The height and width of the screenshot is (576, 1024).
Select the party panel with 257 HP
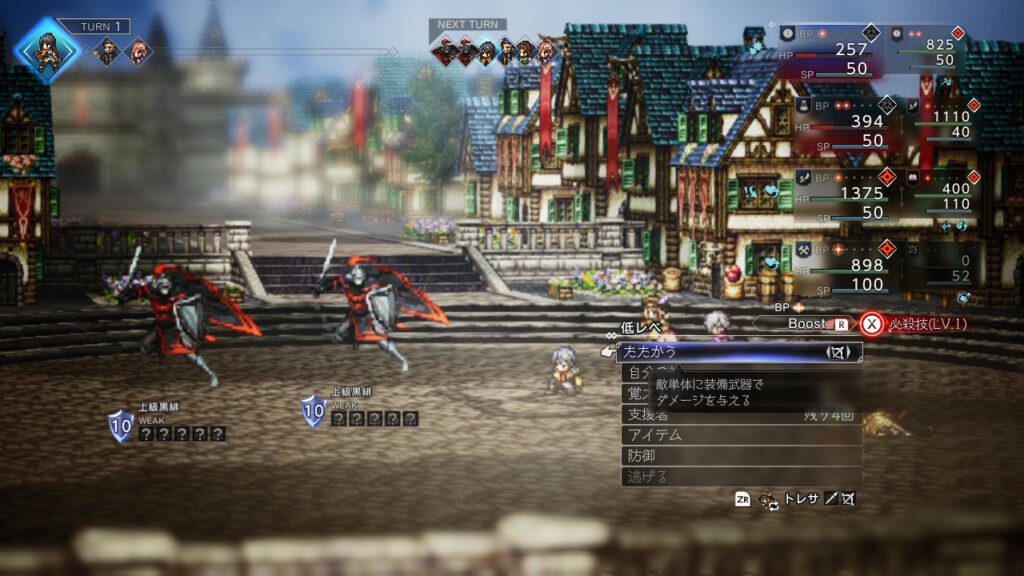tap(829, 50)
